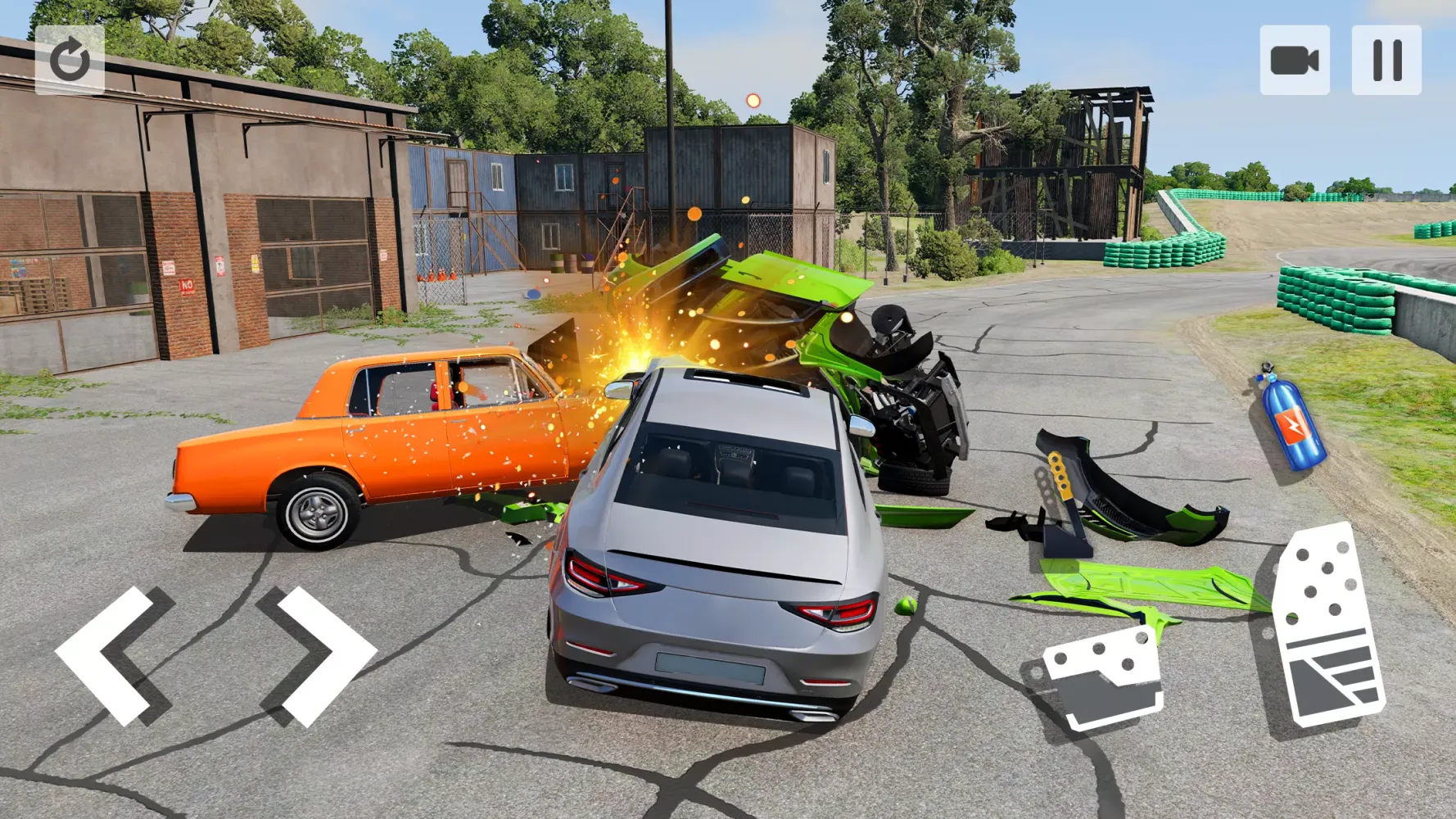
Task: Pause the game using the pause icon
Action: coord(1388,58)
